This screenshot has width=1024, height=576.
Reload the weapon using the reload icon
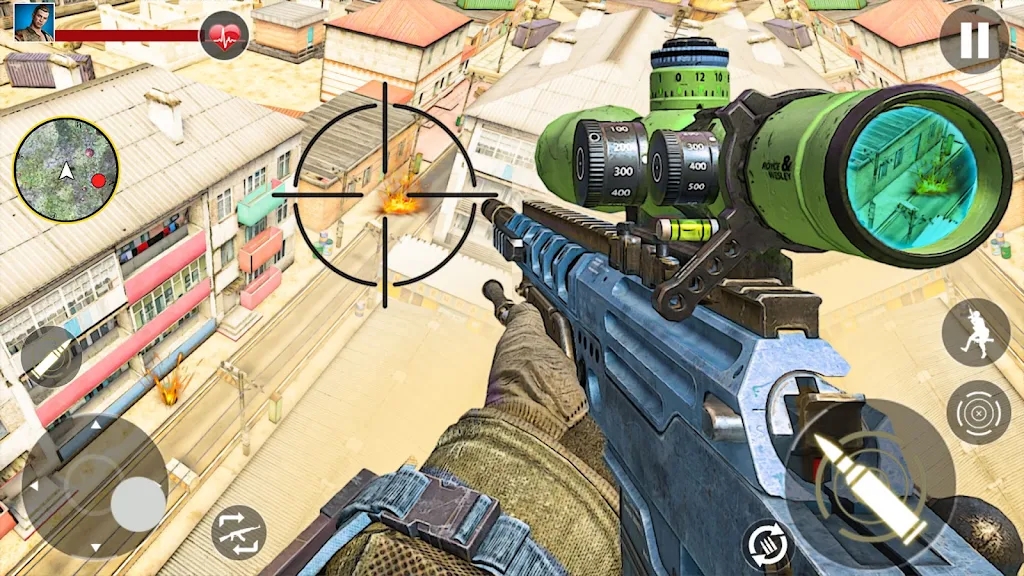coord(769,545)
